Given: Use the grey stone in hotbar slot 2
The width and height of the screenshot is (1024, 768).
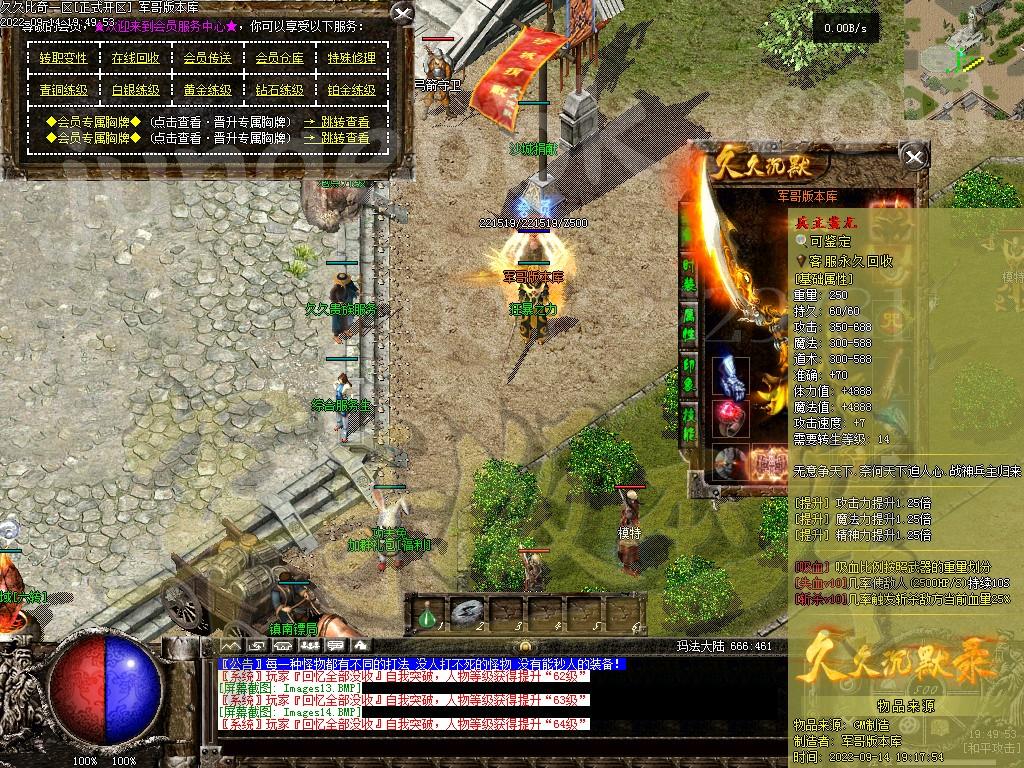Looking at the screenshot, I should pyautogui.click(x=467, y=613).
